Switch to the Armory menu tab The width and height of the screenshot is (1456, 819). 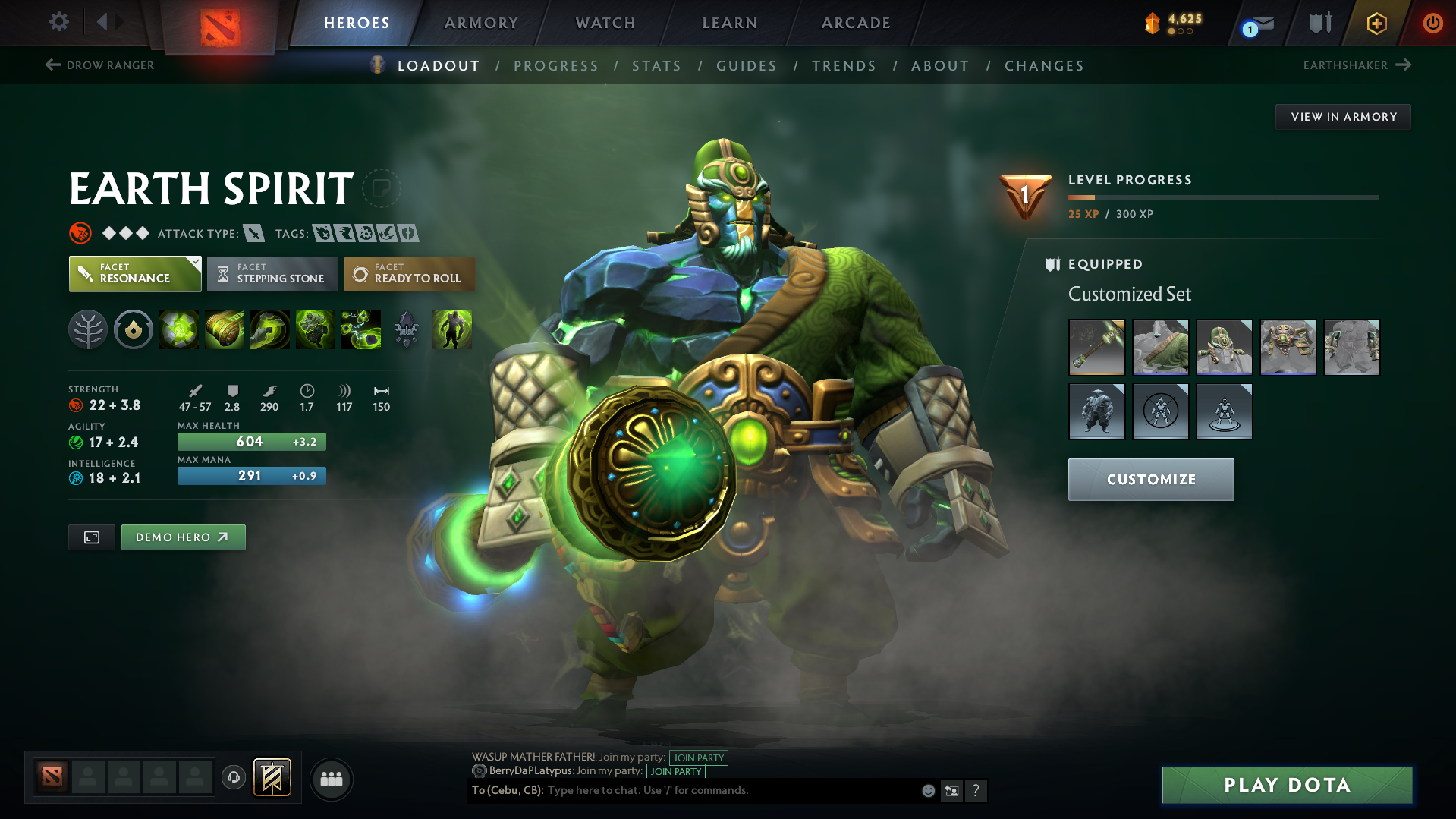point(481,23)
